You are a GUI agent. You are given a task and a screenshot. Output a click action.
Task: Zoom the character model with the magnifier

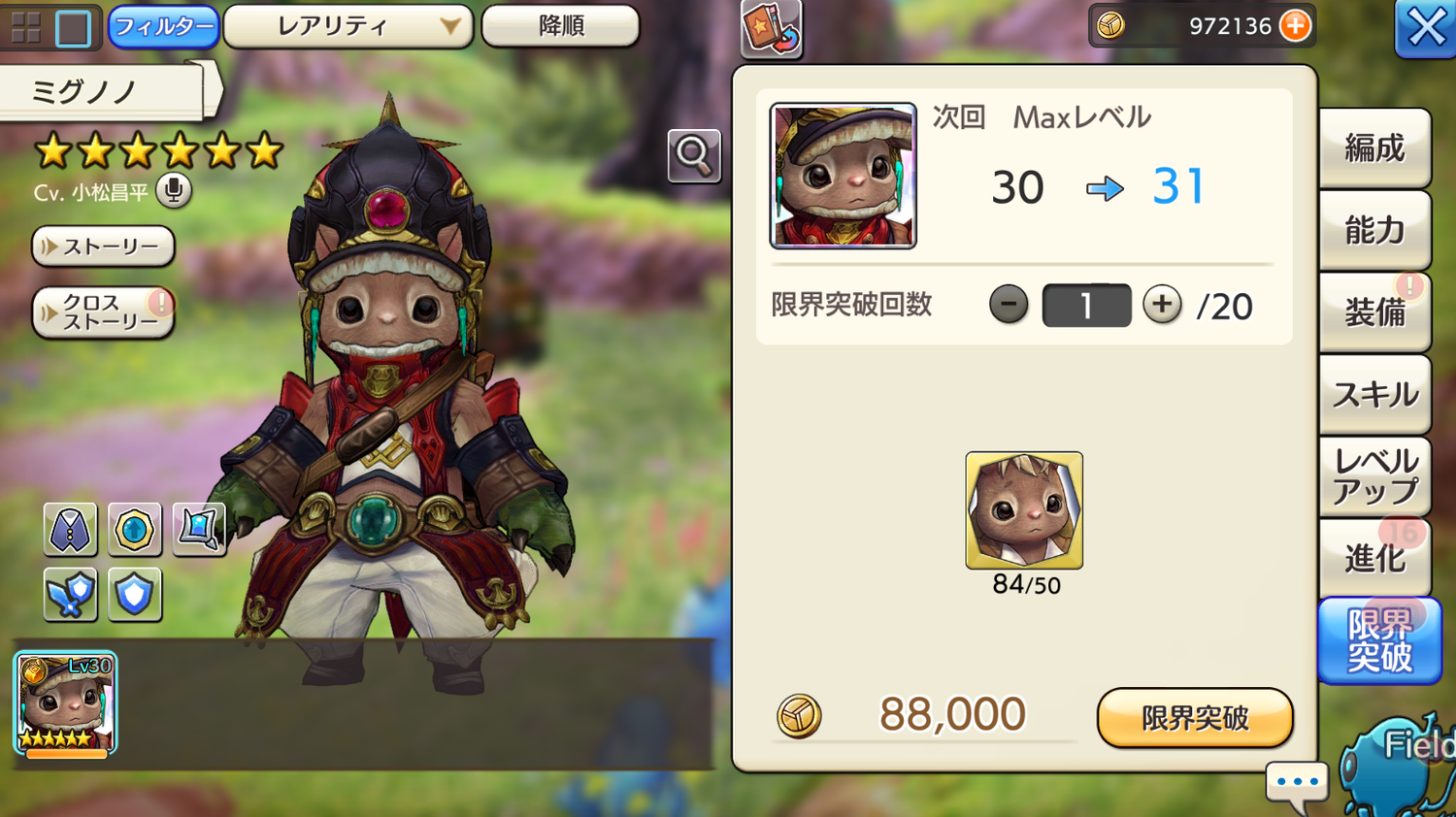coord(694,155)
